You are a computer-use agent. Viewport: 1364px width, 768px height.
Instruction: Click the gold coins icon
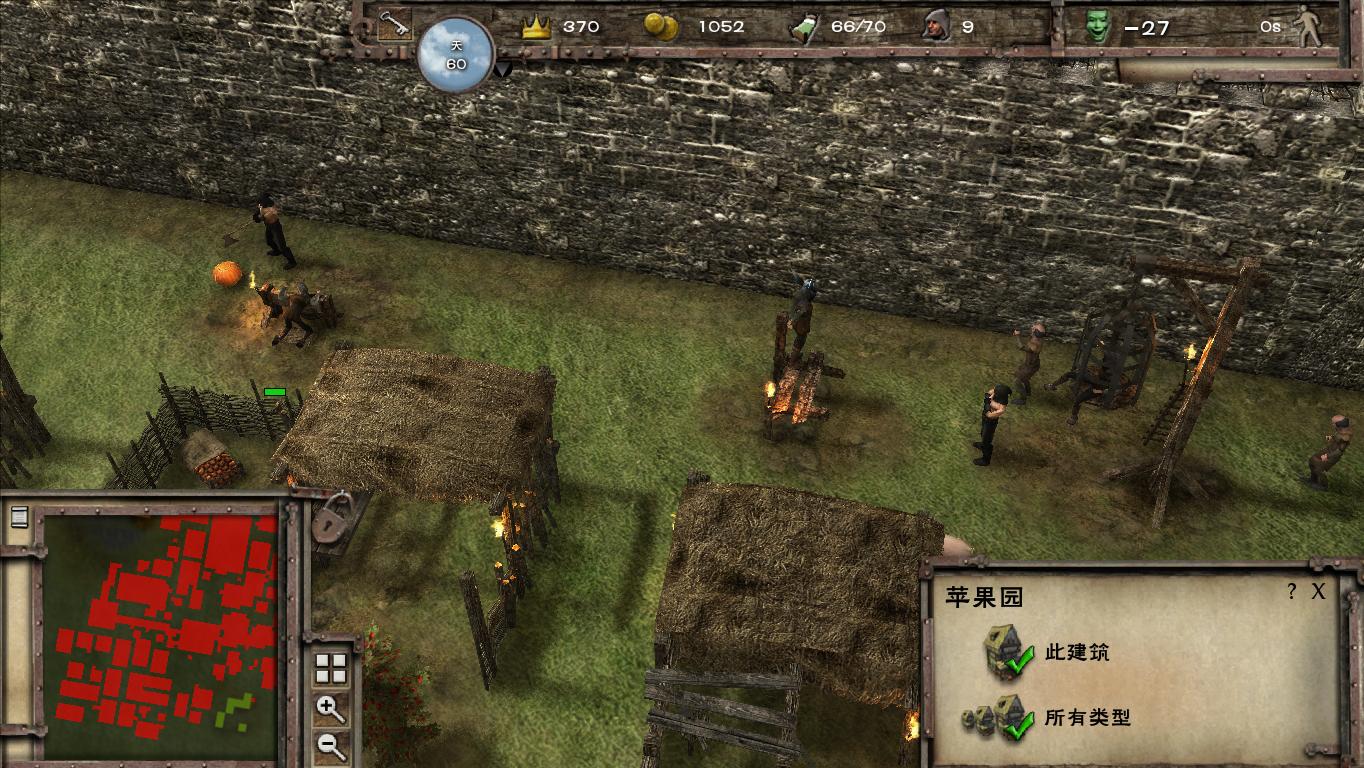(661, 26)
